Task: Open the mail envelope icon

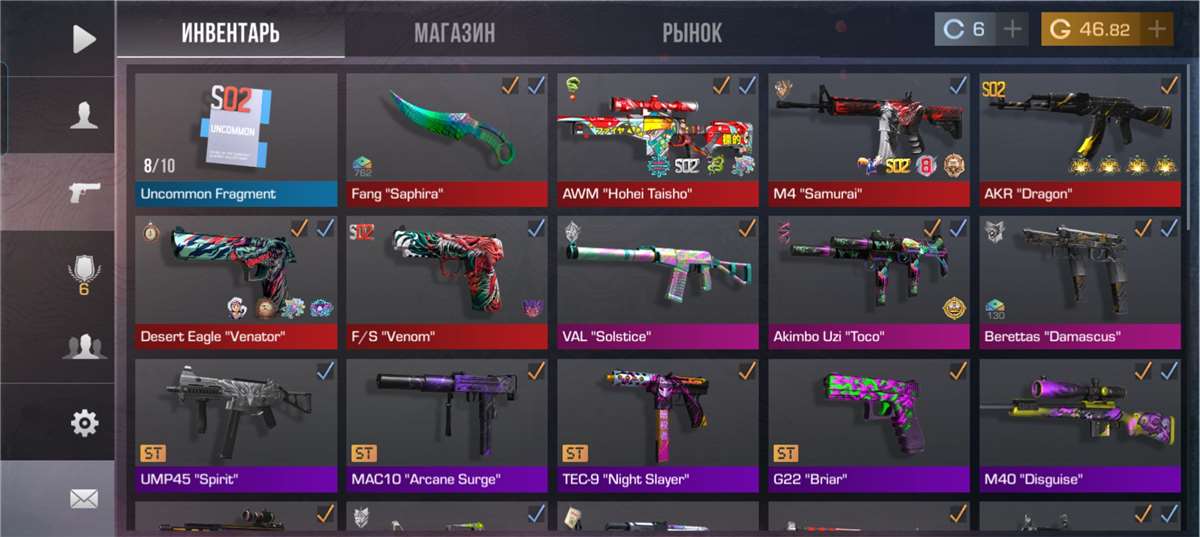Action: [84, 498]
